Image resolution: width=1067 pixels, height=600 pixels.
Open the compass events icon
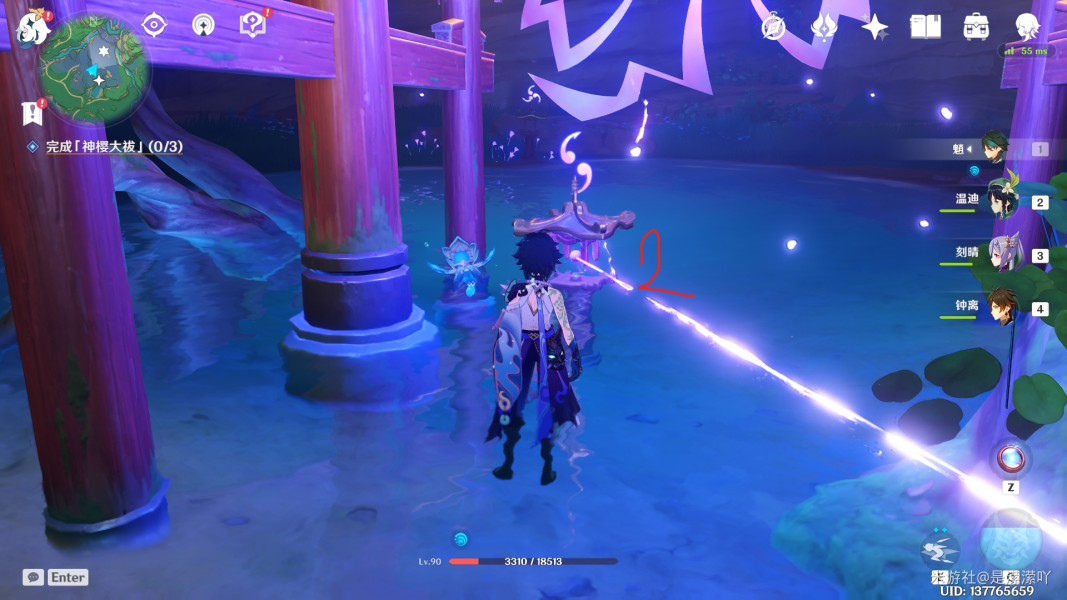773,27
